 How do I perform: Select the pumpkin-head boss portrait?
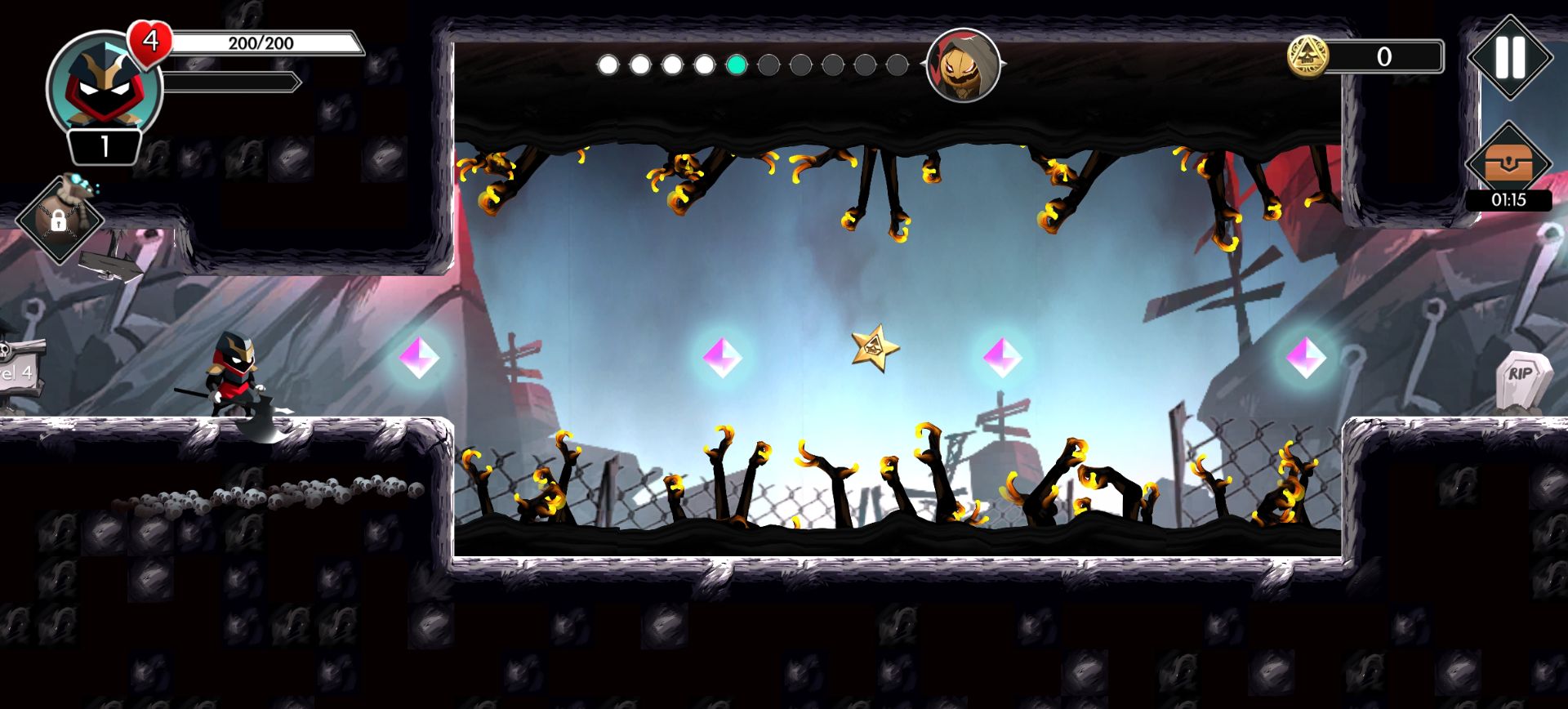coord(964,65)
